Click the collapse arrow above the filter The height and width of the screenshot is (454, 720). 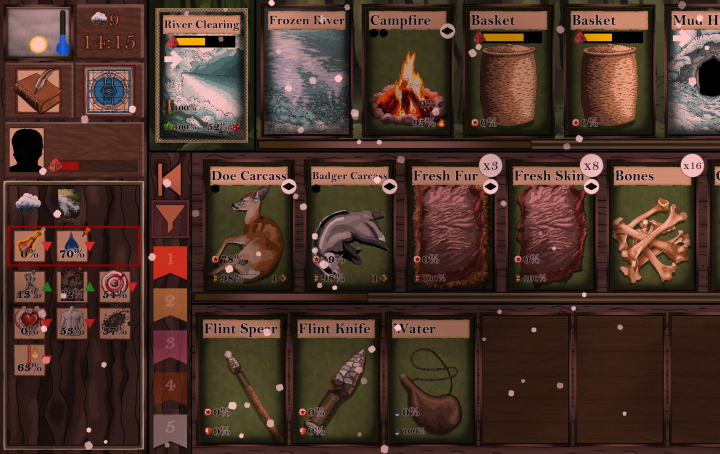coord(170,179)
